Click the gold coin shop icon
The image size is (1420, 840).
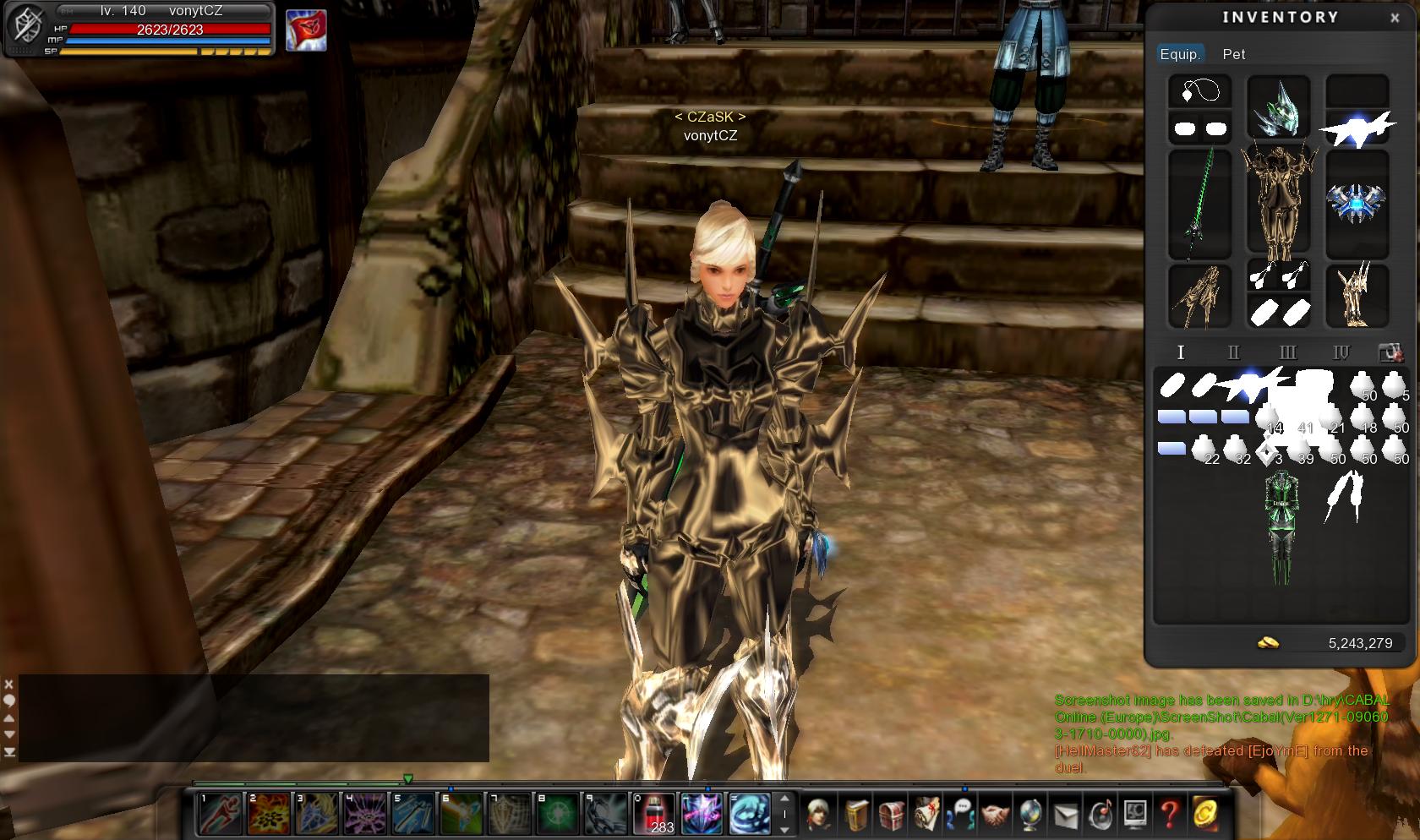1206,814
